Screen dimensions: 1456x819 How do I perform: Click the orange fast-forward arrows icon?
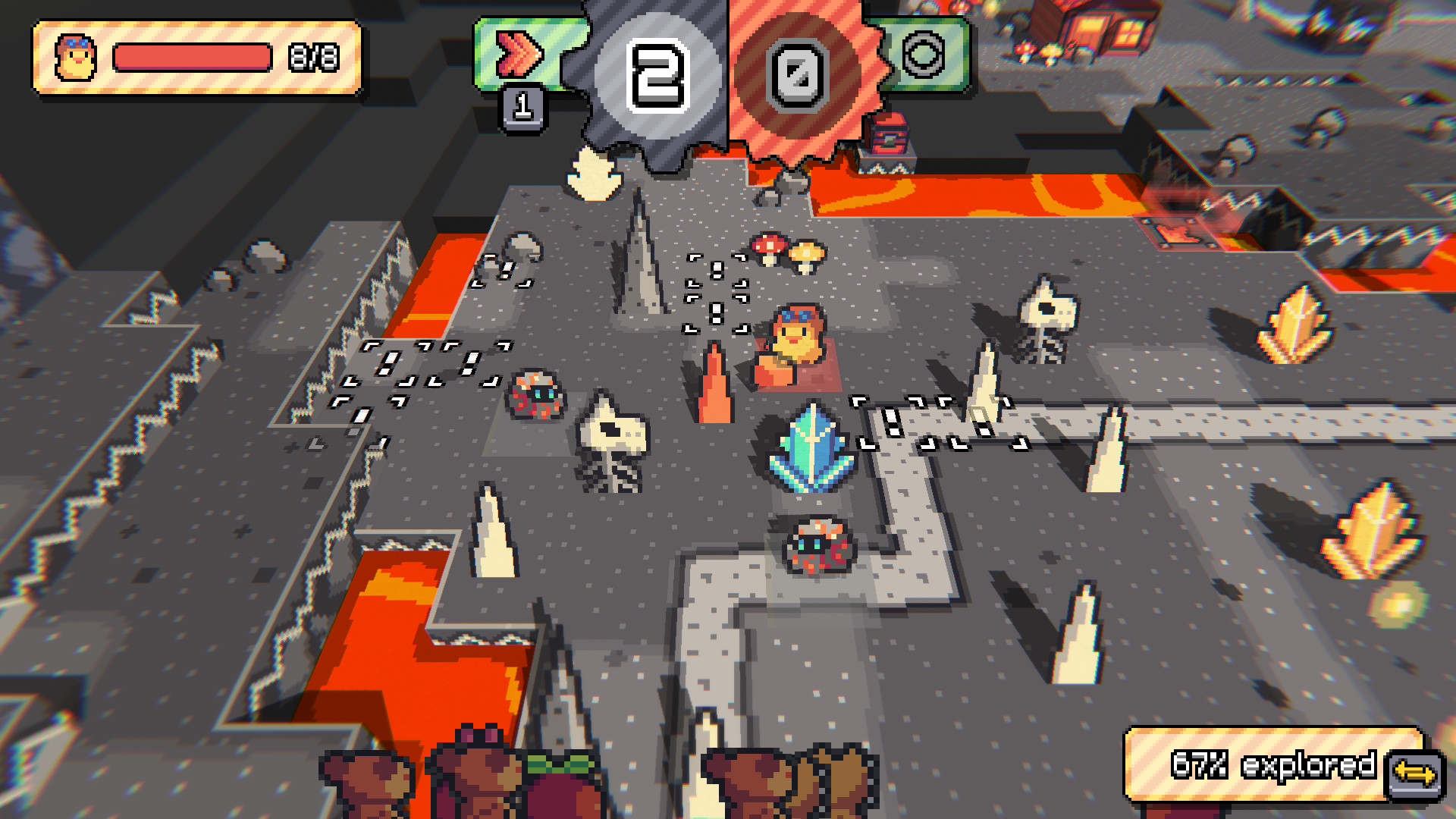tap(519, 53)
